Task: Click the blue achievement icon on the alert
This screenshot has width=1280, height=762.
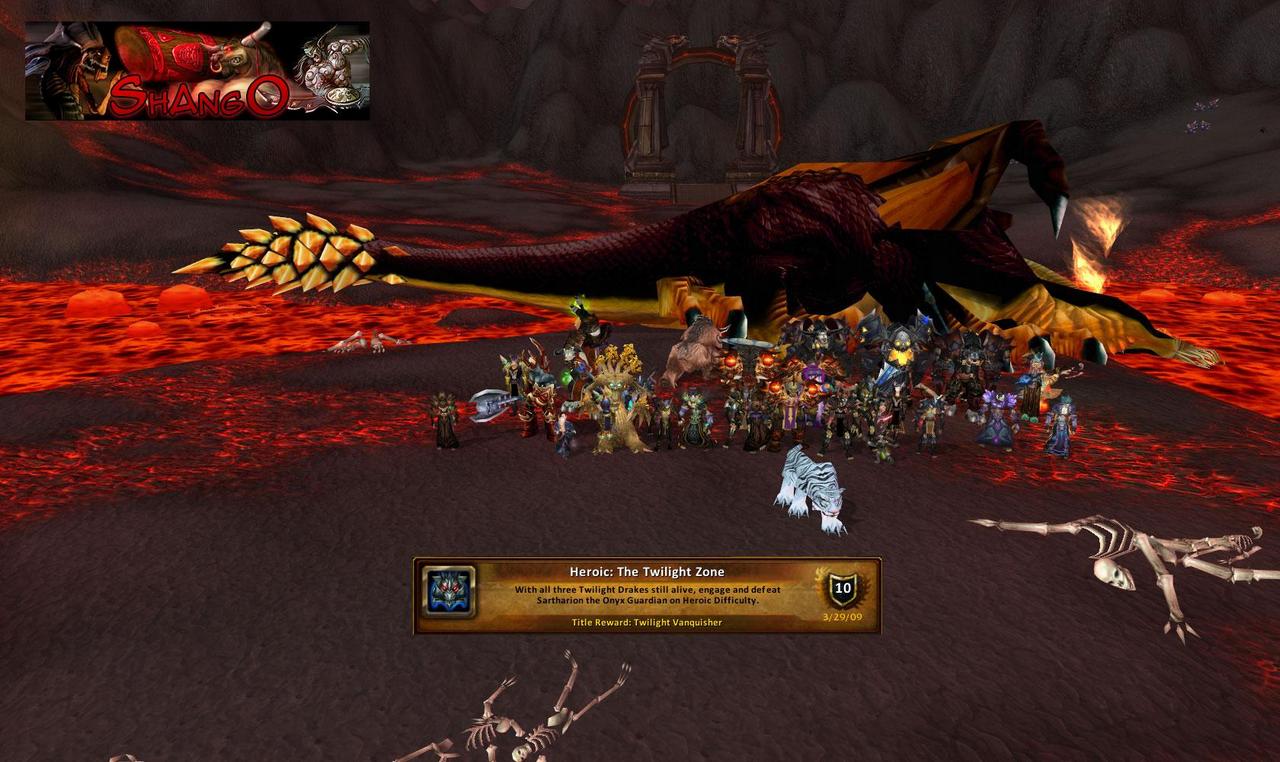Action: [447, 592]
